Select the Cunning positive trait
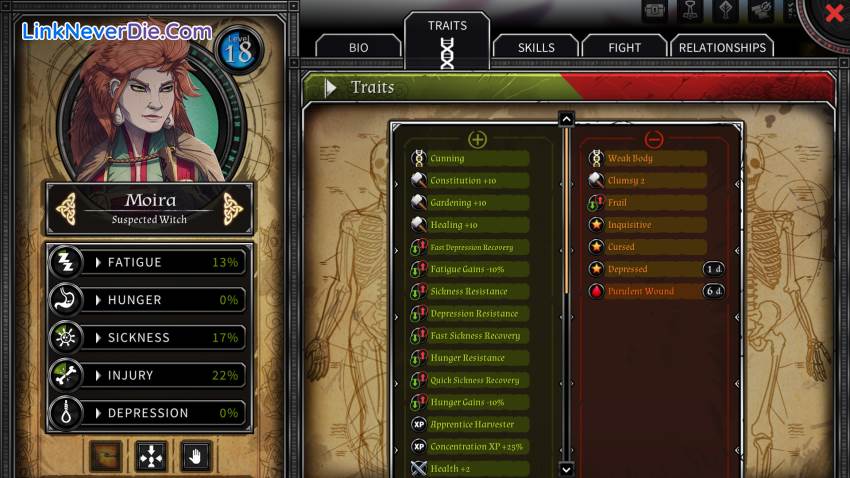Image resolution: width=850 pixels, height=478 pixels. 447,158
